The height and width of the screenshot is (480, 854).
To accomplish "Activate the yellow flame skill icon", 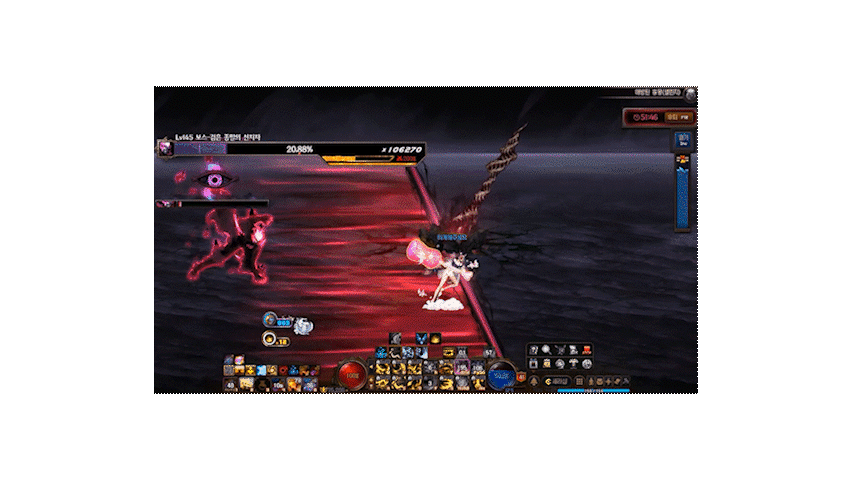I will (435, 338).
